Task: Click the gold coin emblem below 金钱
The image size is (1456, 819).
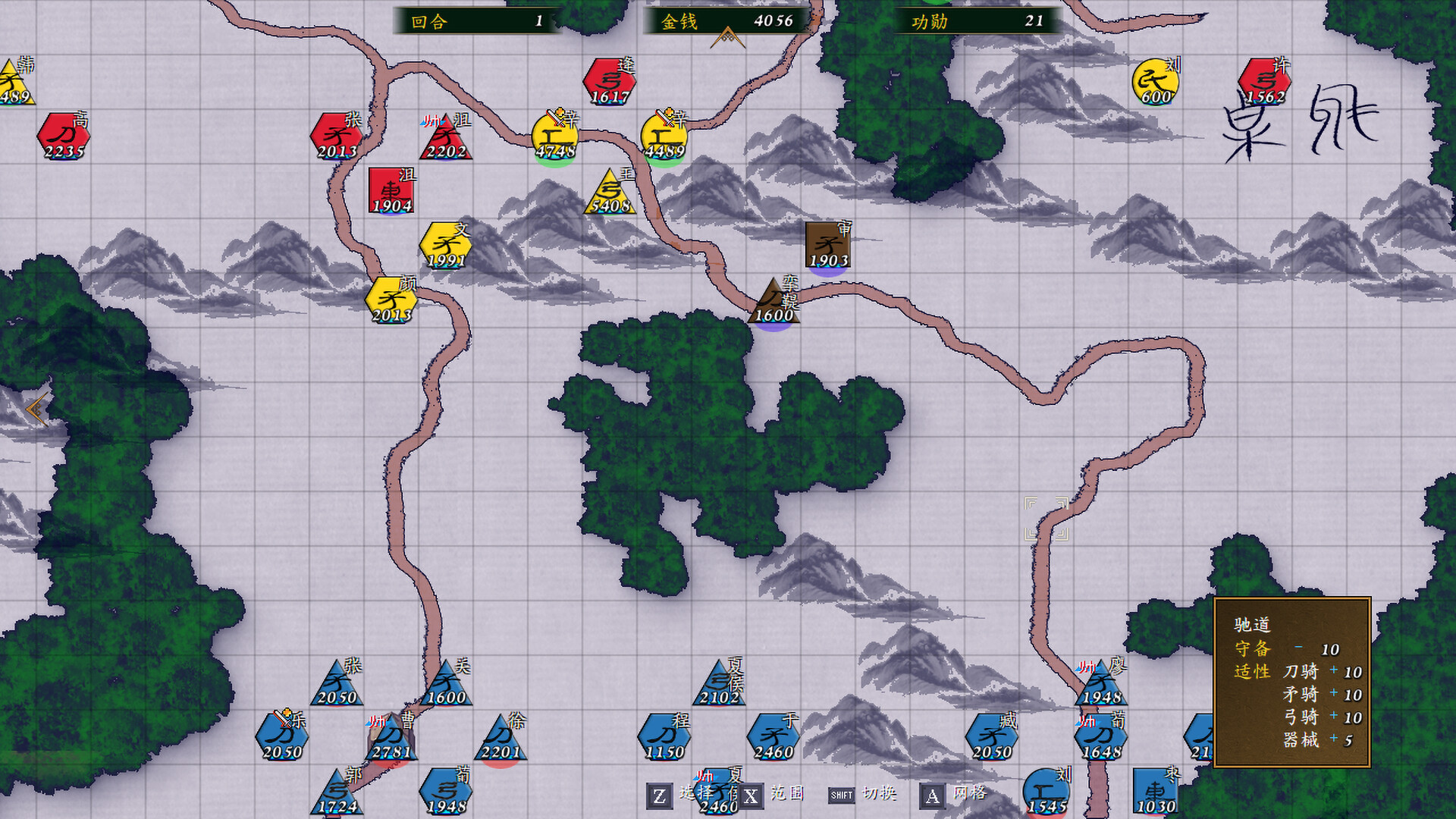Action: coord(729,36)
